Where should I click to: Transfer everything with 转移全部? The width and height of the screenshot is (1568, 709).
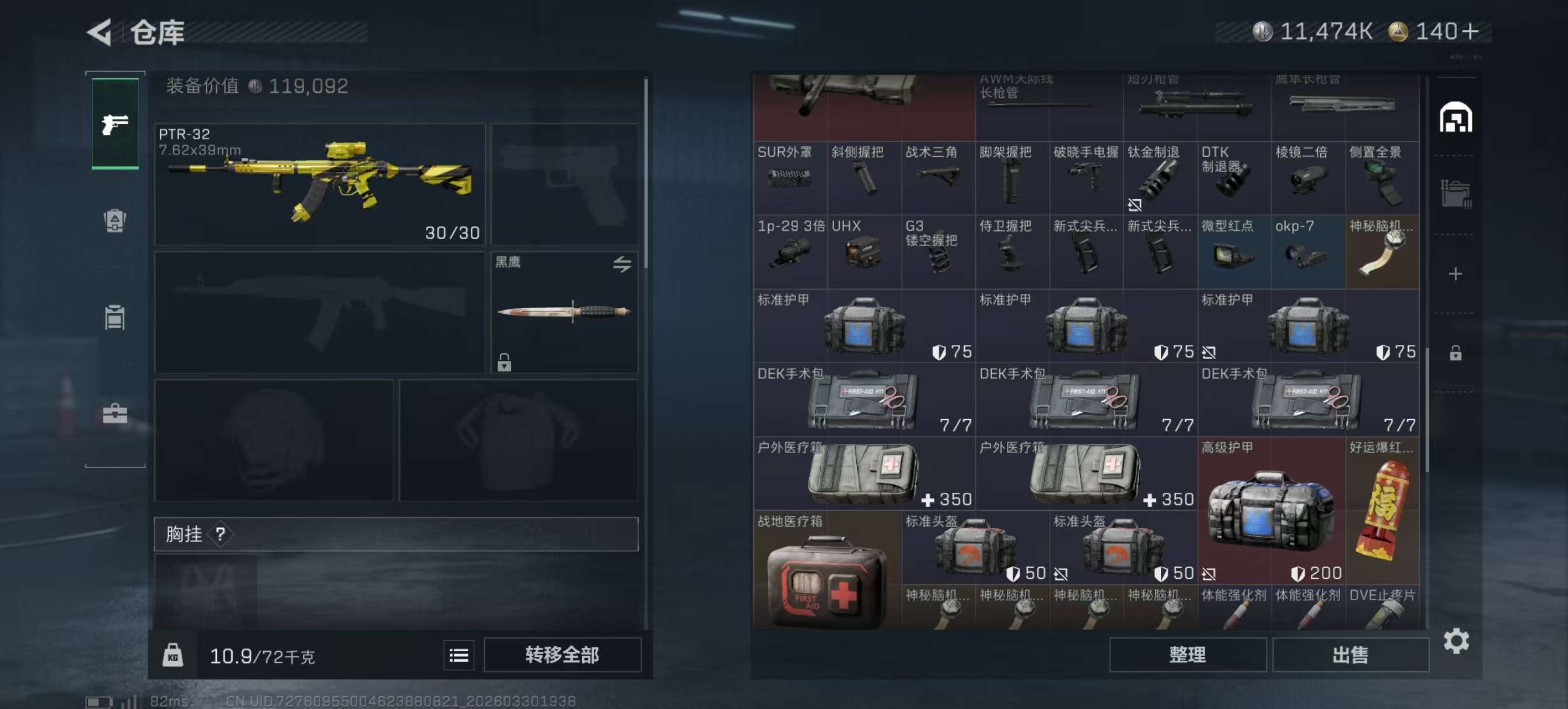pos(562,654)
